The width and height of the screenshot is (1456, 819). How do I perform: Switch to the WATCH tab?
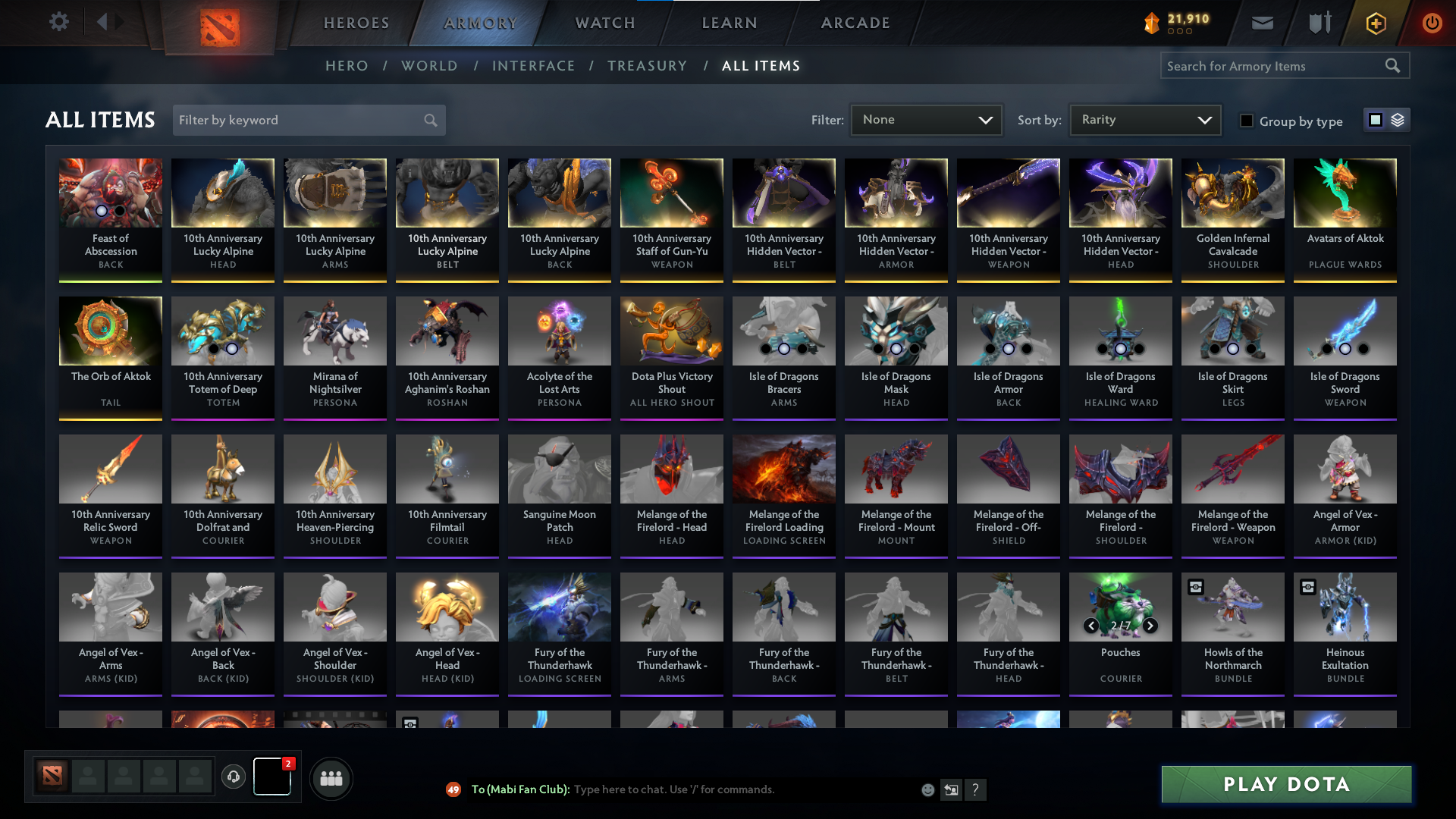pos(604,23)
